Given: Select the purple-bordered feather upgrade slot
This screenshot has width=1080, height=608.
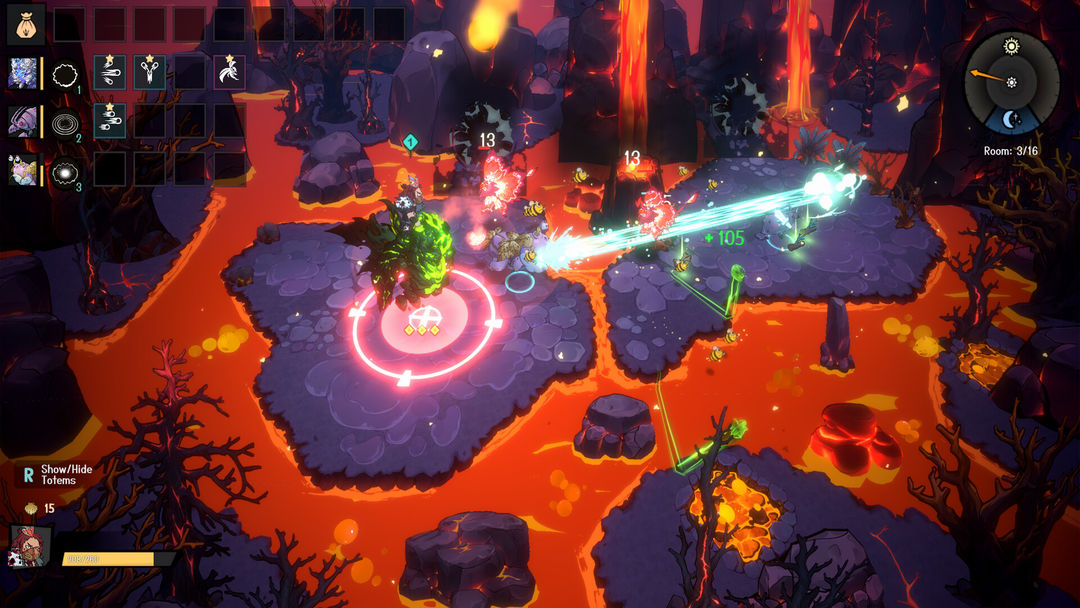Looking at the screenshot, I should point(230,72).
